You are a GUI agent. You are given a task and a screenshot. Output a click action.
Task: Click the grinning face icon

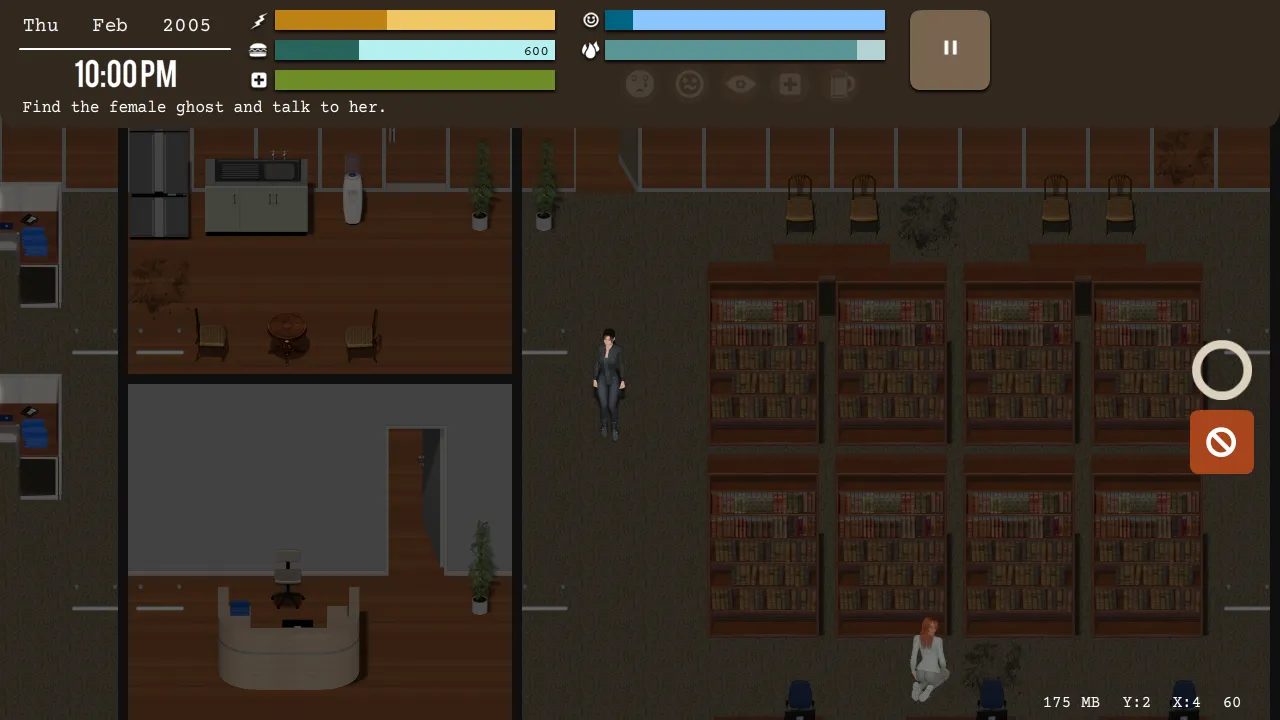[689, 84]
